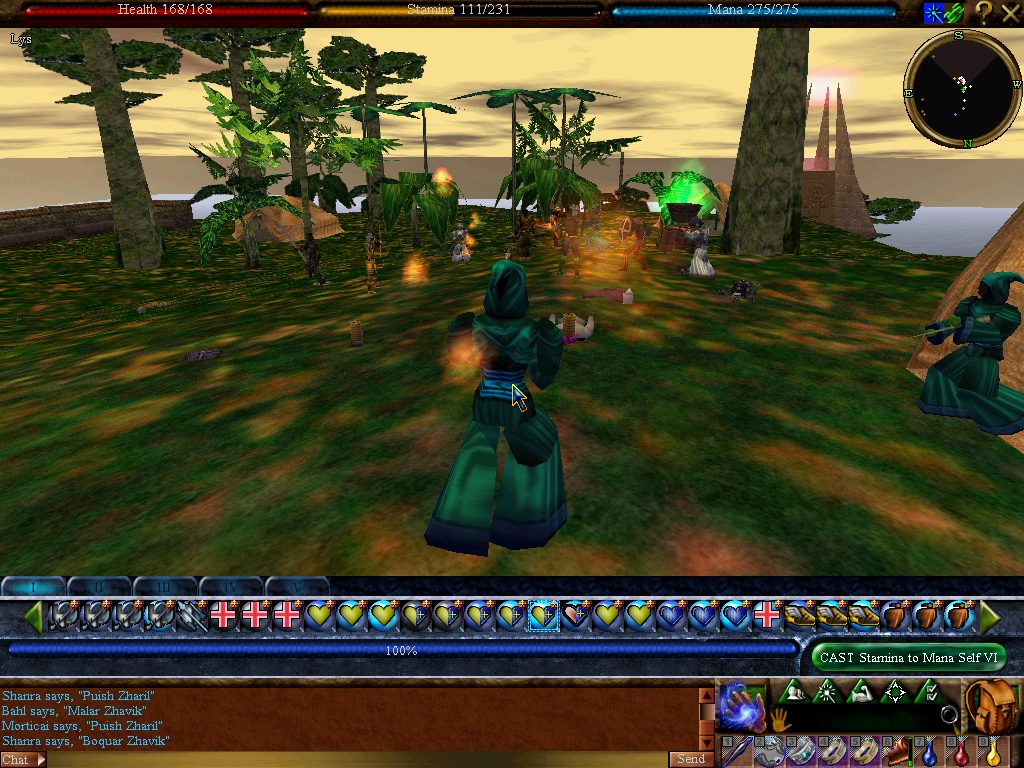1024x768 pixels.
Task: Open the checklist options panel
Action: click(x=929, y=691)
